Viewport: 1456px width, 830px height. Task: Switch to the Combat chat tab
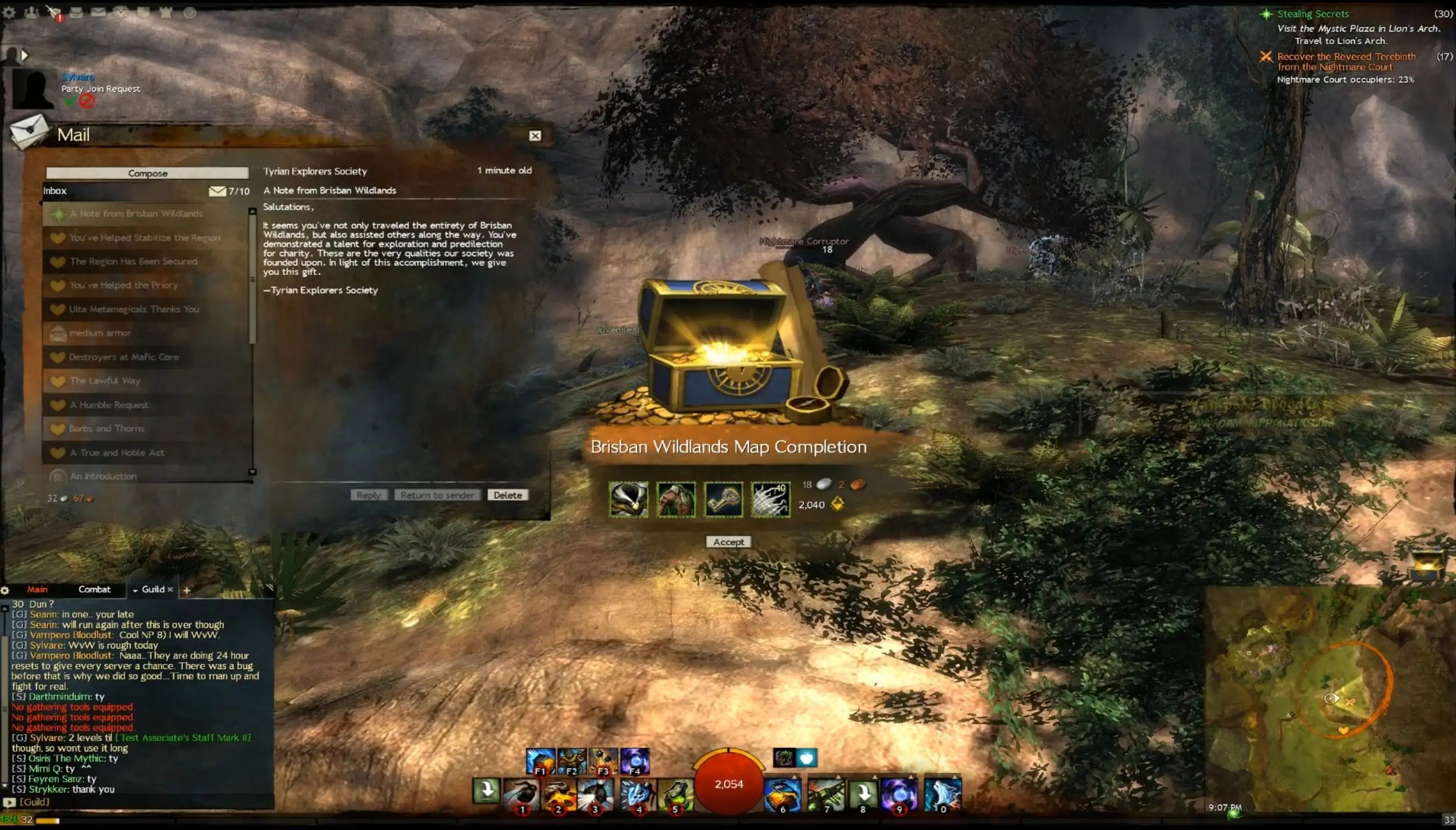pos(94,590)
